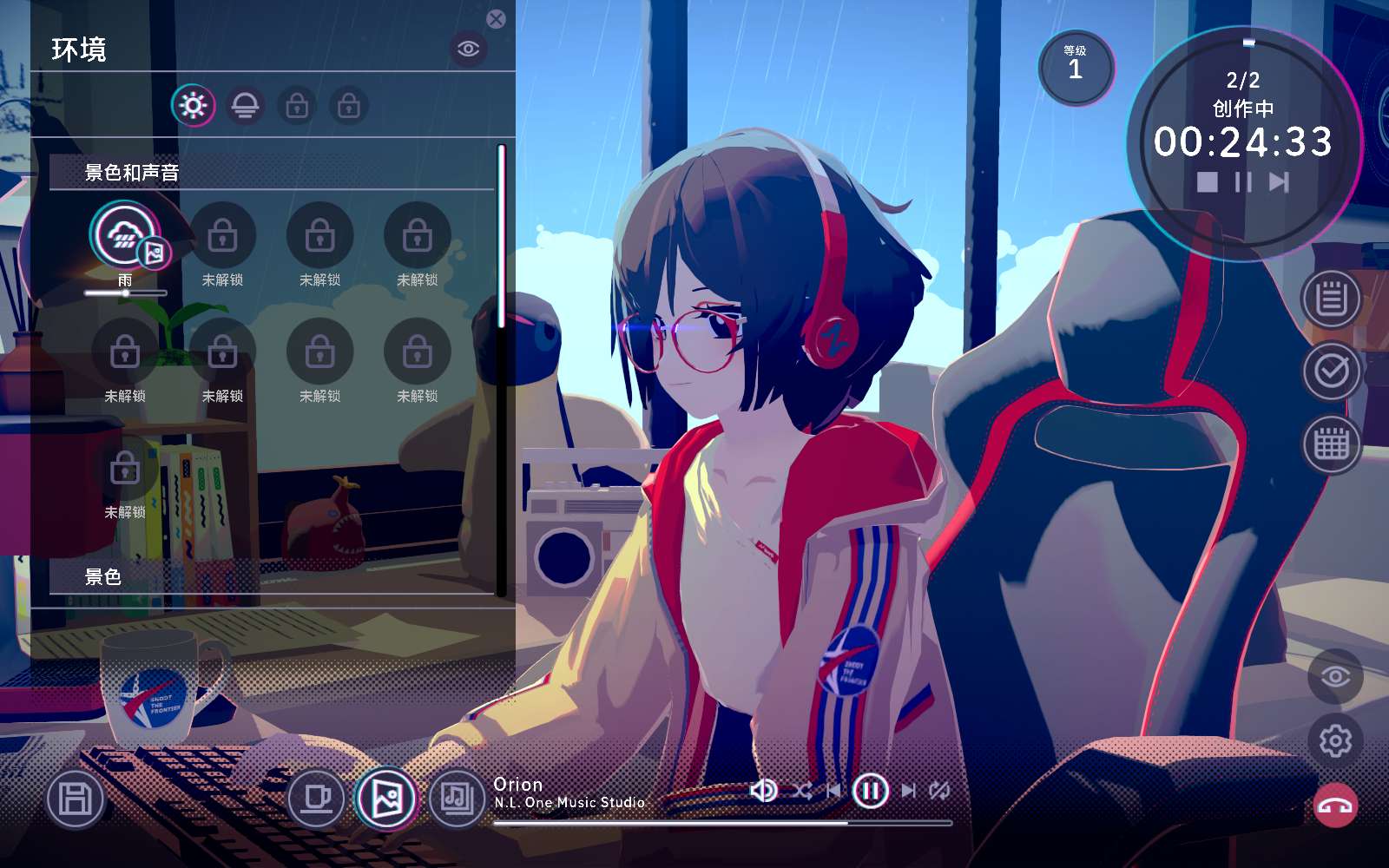Toggle repeat for the current track
This screenshot has width=1389, height=868.
(x=940, y=791)
